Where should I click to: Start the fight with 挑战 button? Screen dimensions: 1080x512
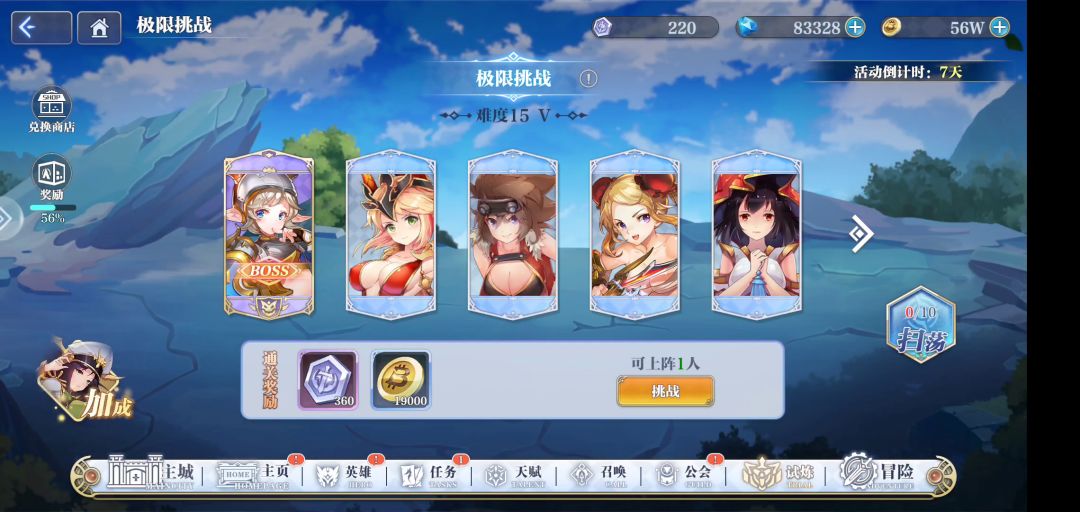665,391
